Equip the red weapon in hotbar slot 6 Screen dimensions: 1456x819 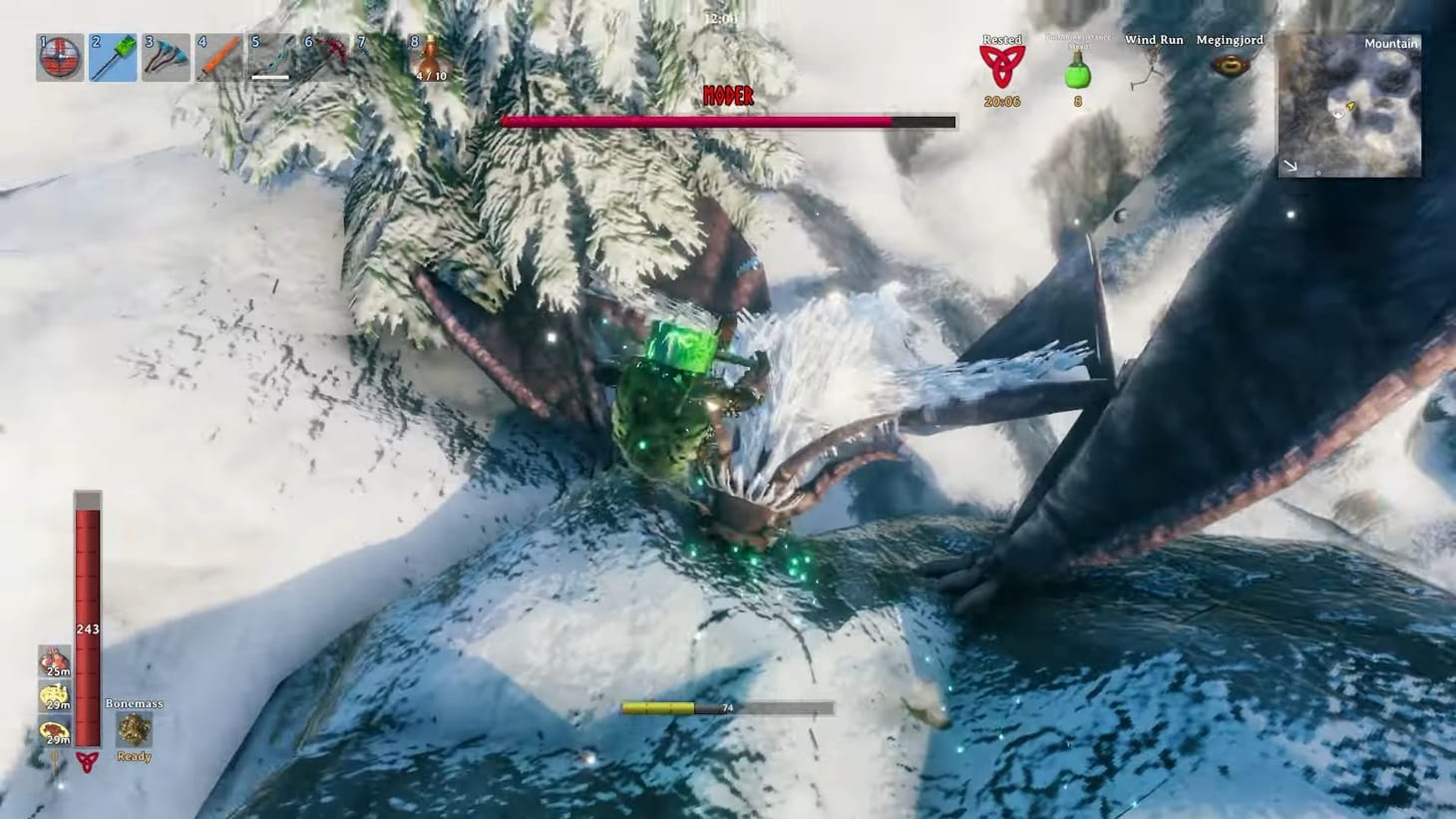(323, 57)
